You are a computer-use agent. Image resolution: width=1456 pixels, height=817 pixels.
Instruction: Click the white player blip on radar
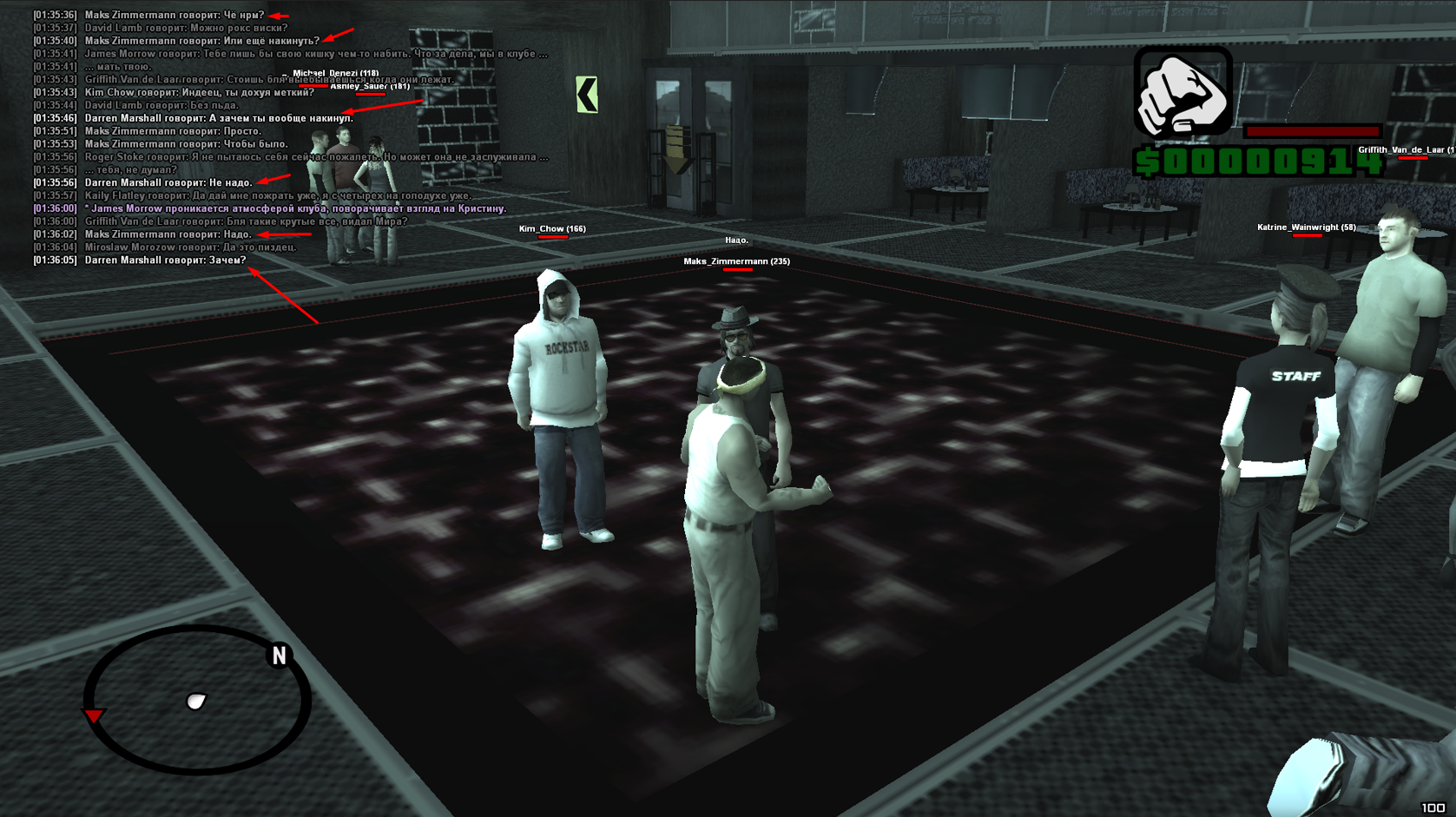click(x=196, y=702)
